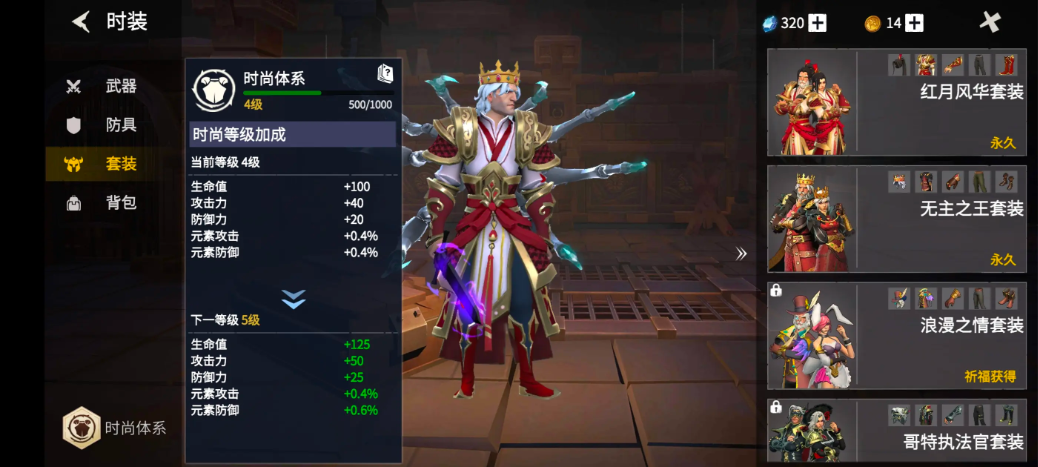Pick the locked 浪漫之情套装 outfit set

896,335
